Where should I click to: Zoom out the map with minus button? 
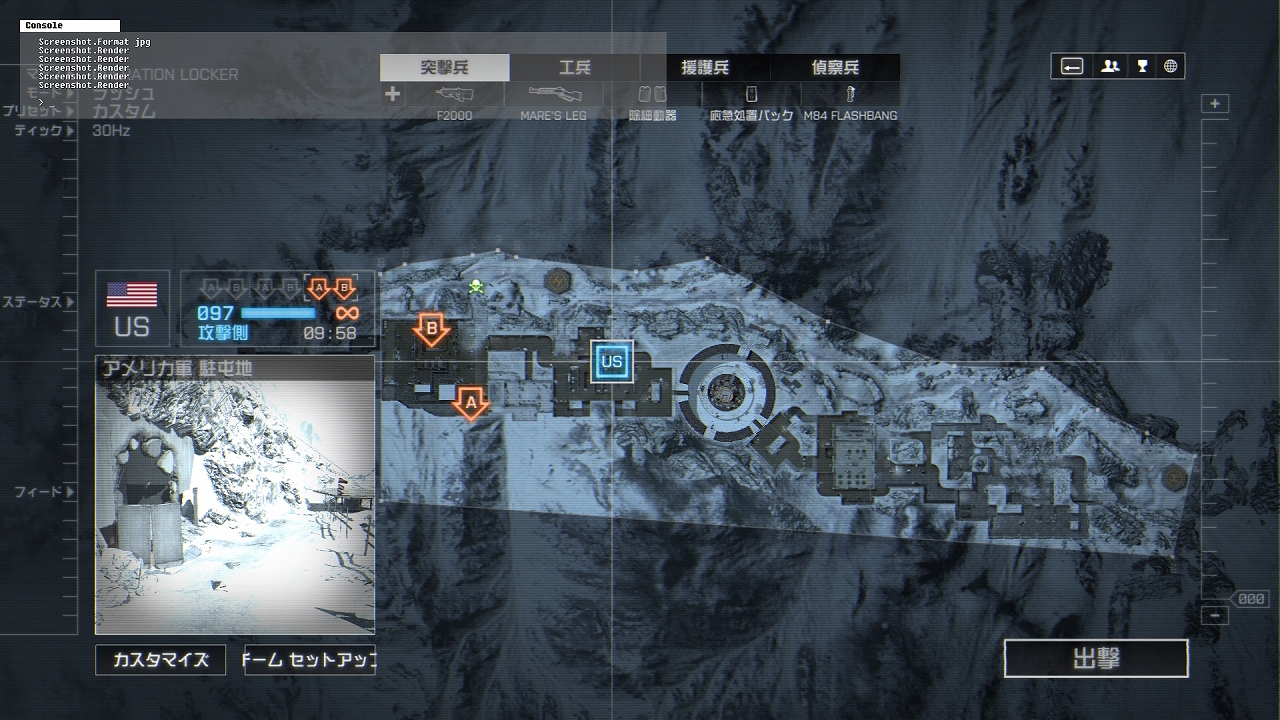tap(1215, 615)
